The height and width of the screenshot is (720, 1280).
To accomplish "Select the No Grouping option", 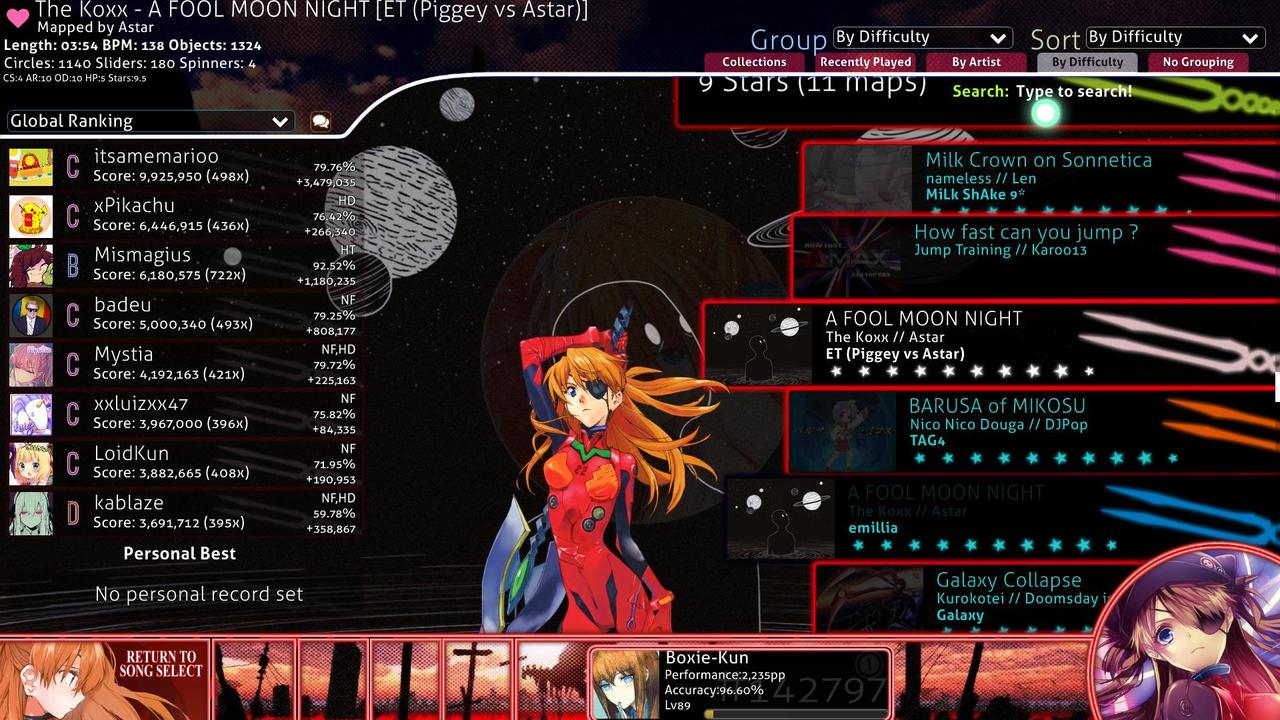I will click(x=1198, y=61).
